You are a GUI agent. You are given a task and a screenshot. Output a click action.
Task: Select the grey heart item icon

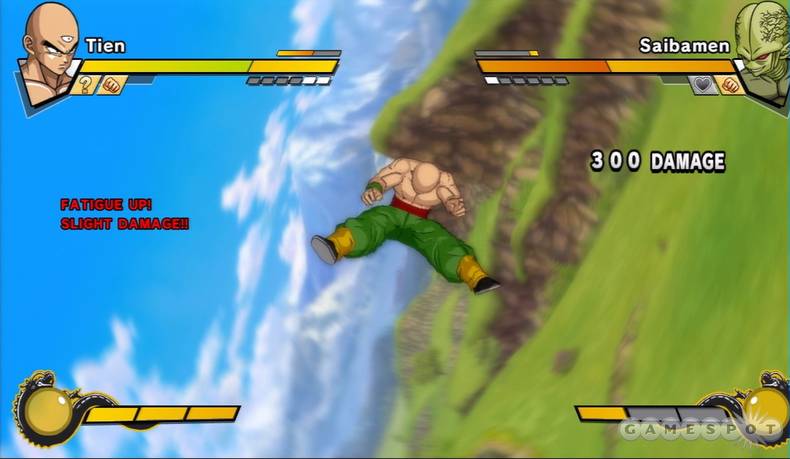point(703,85)
